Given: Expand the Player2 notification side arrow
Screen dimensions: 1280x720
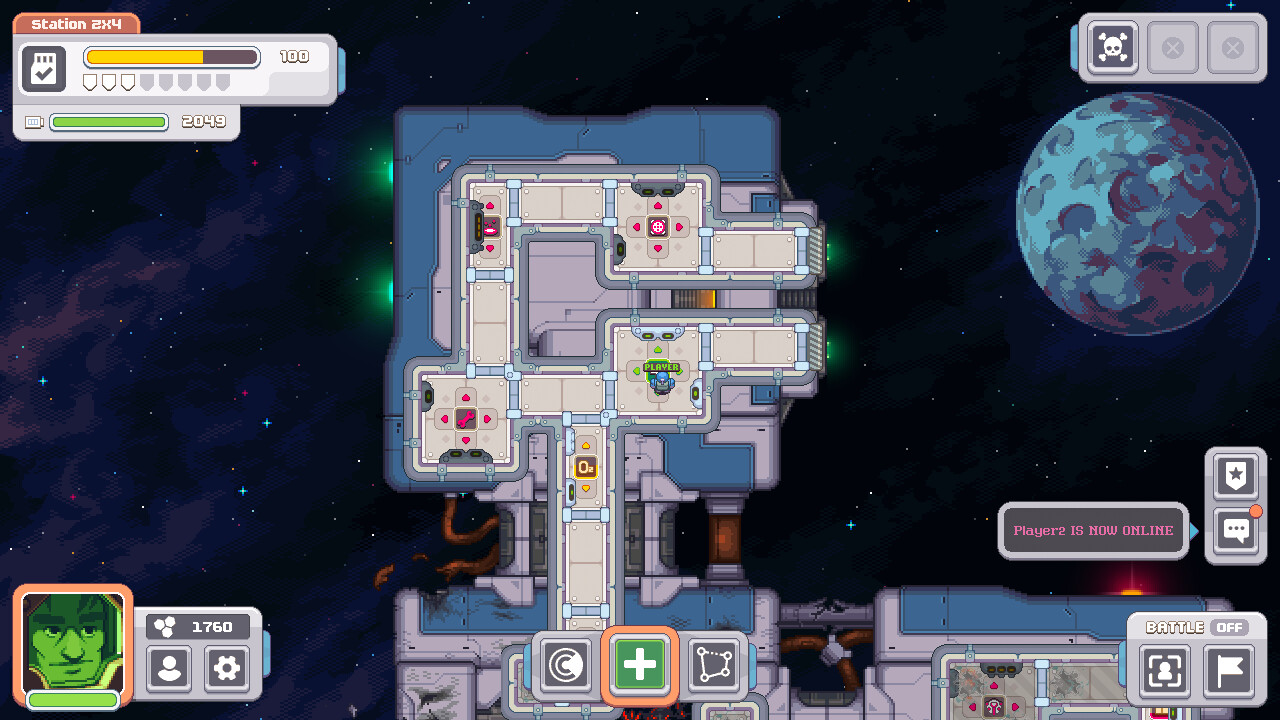Looking at the screenshot, I should [1194, 530].
